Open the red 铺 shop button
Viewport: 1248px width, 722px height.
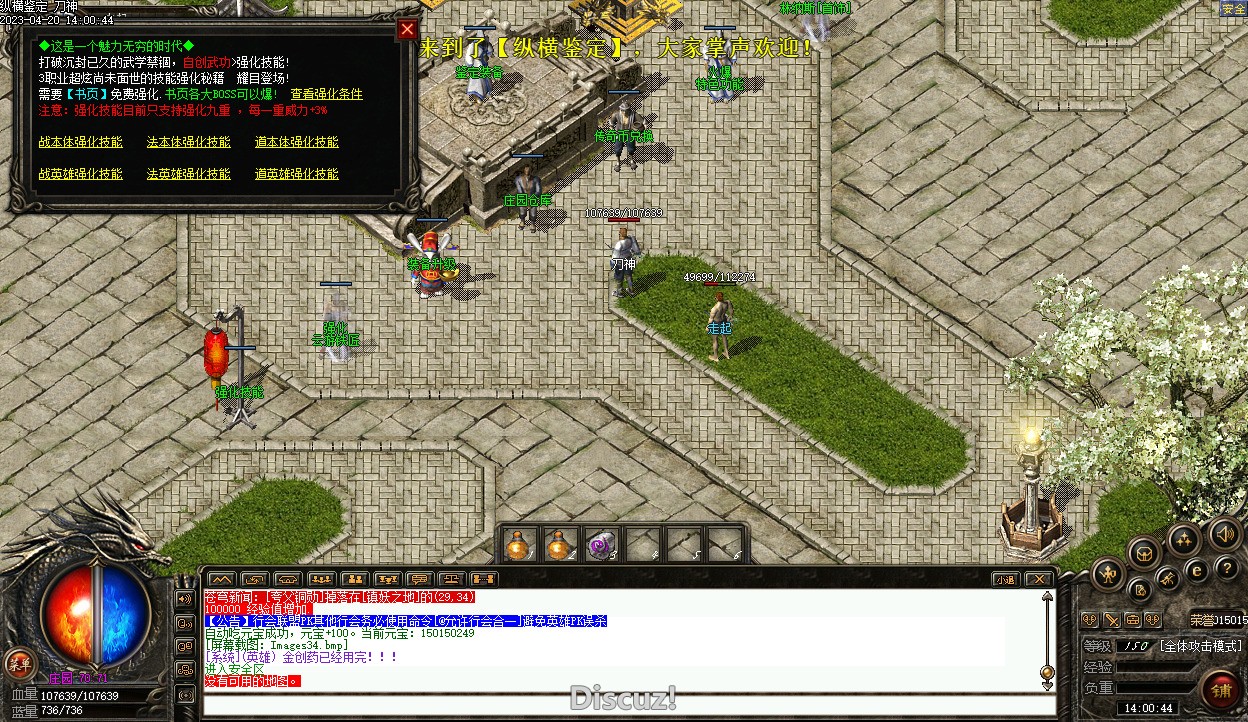click(1221, 689)
